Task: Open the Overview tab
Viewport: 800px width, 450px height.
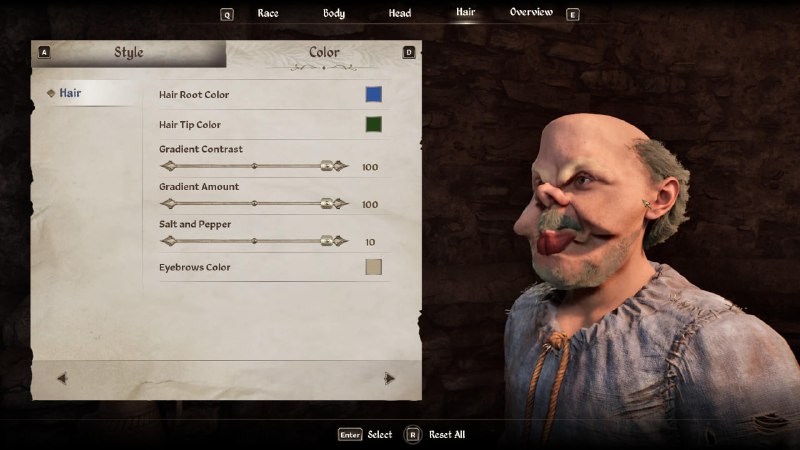Action: coord(531,13)
